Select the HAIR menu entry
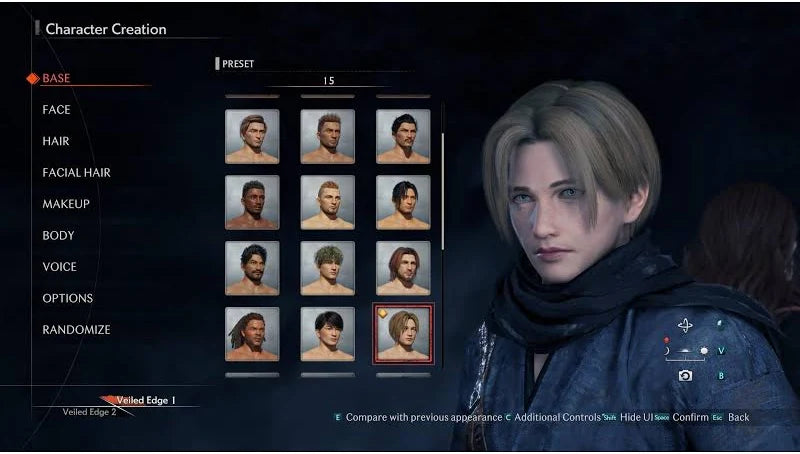 coord(55,141)
